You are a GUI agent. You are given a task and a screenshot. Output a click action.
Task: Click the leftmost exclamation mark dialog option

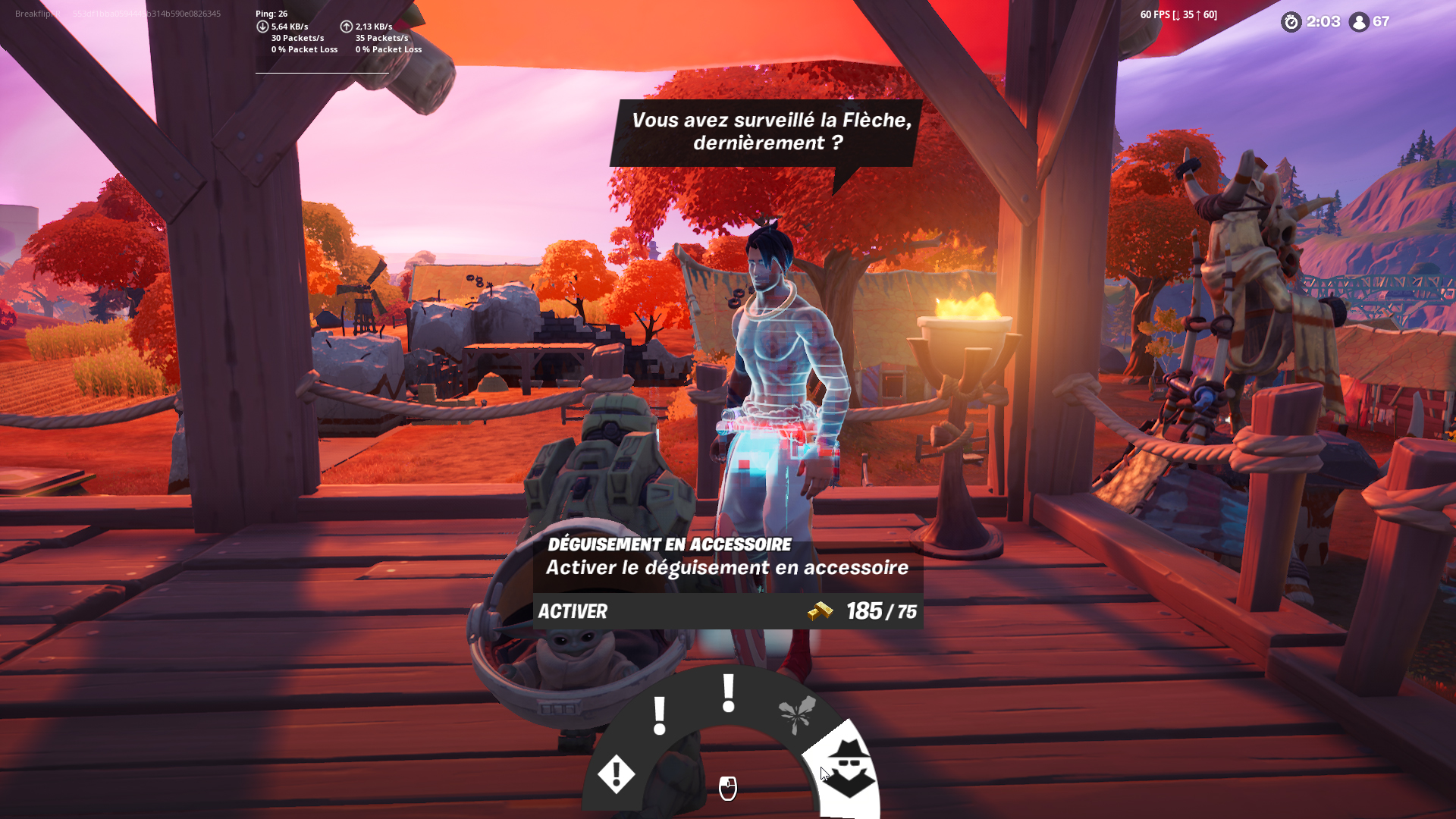[658, 715]
